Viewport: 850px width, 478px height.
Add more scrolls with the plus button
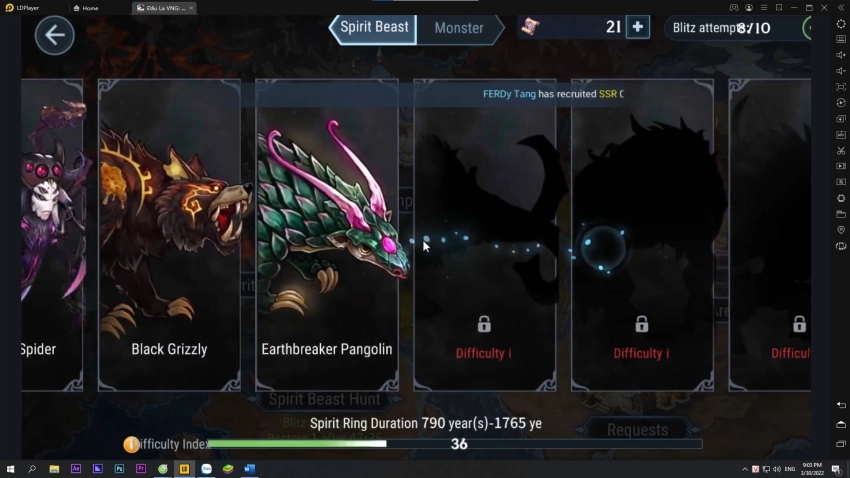coord(637,27)
